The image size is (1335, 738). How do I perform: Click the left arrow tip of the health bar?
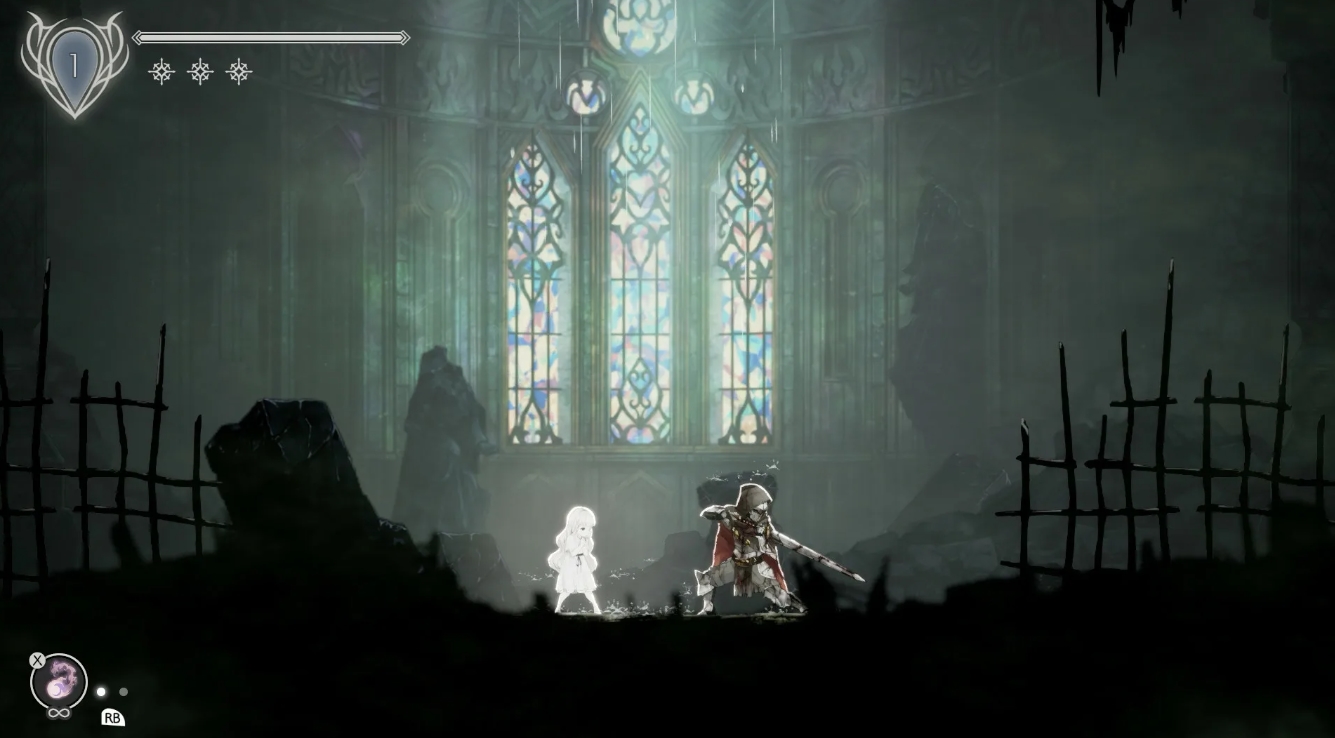click(137, 37)
